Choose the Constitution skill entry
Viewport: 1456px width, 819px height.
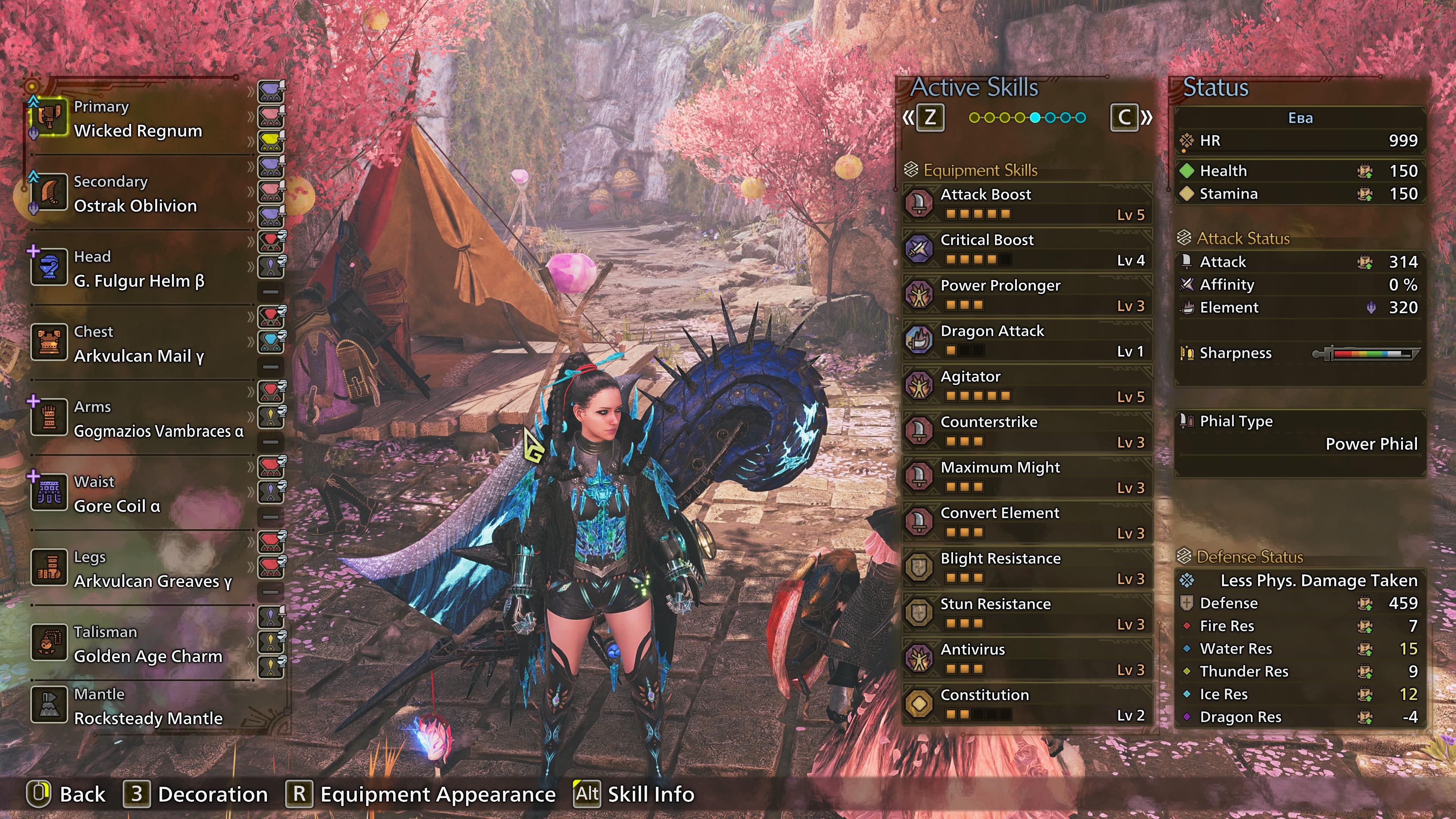pos(1027,704)
